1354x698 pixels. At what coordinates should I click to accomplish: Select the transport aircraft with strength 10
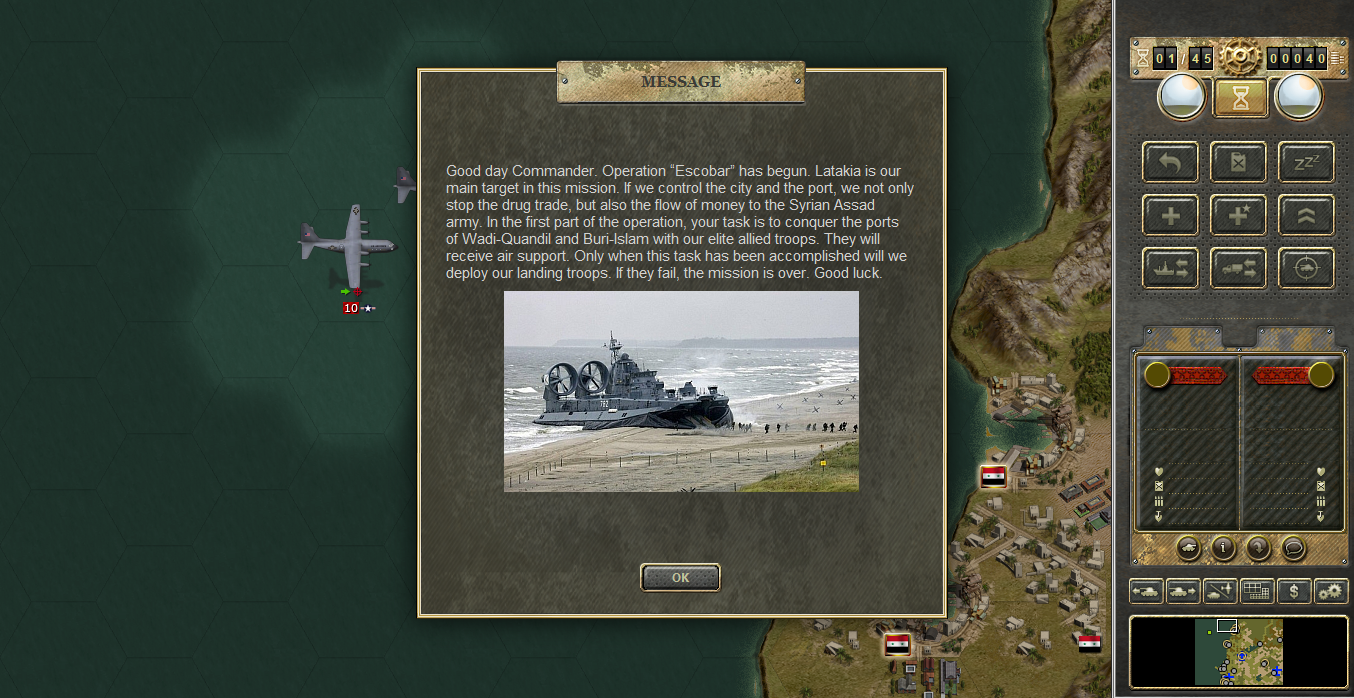tap(349, 246)
